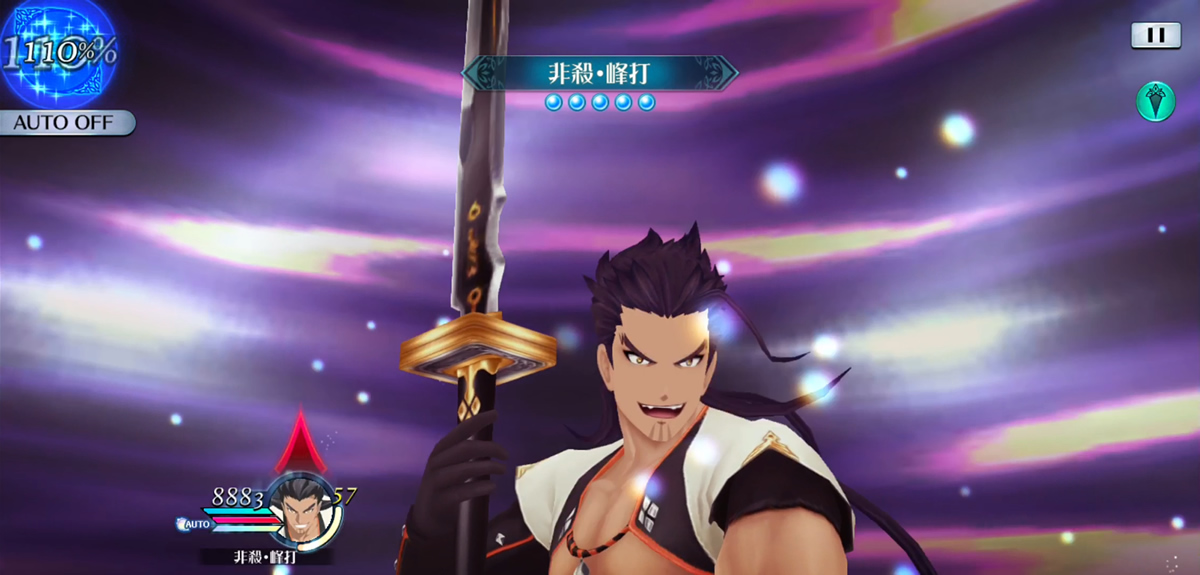Tap the blue 110% overlimit gauge orb
This screenshot has width=1200, height=575.
tap(60, 52)
